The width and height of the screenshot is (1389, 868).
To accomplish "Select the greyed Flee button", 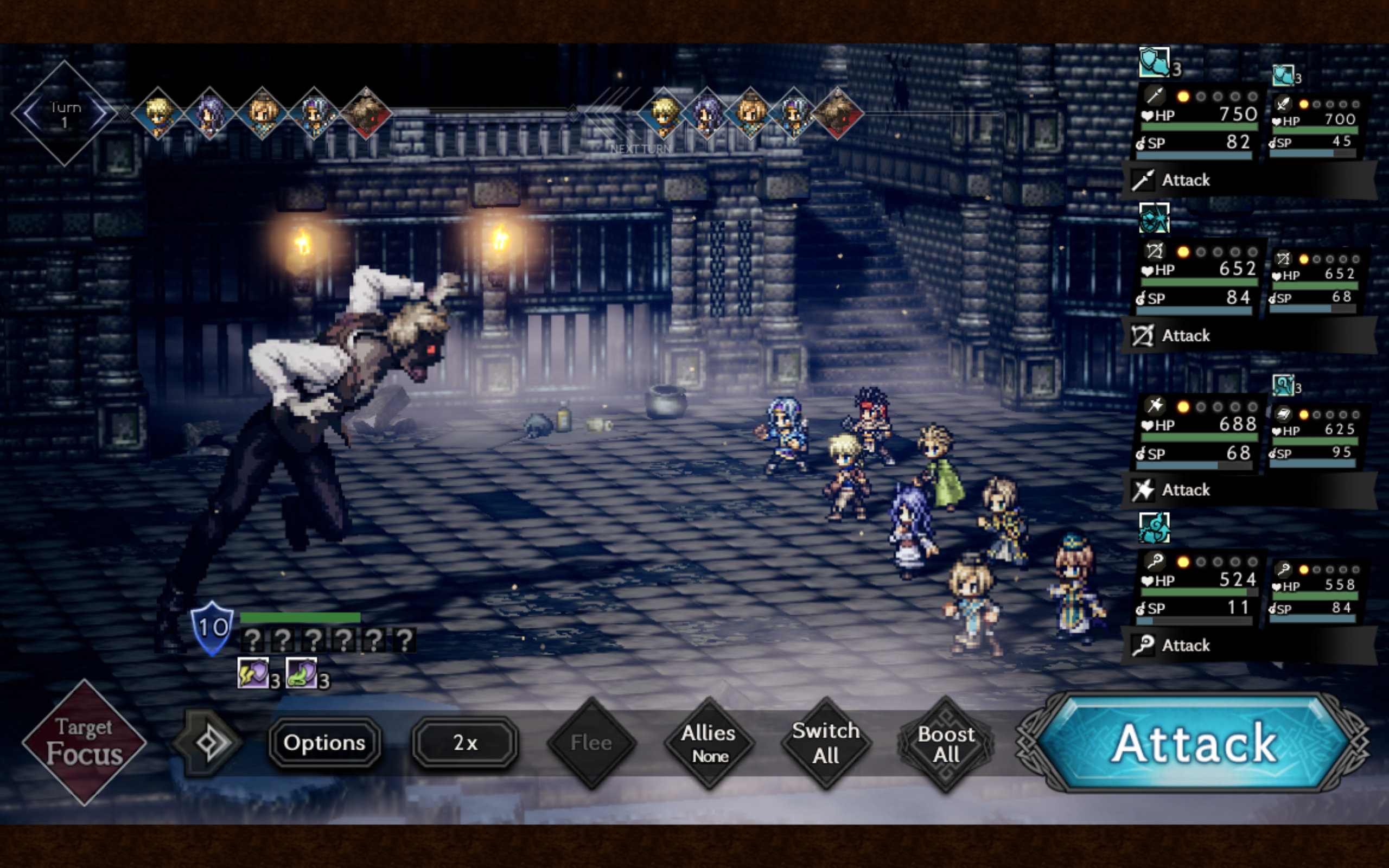I will (x=591, y=743).
